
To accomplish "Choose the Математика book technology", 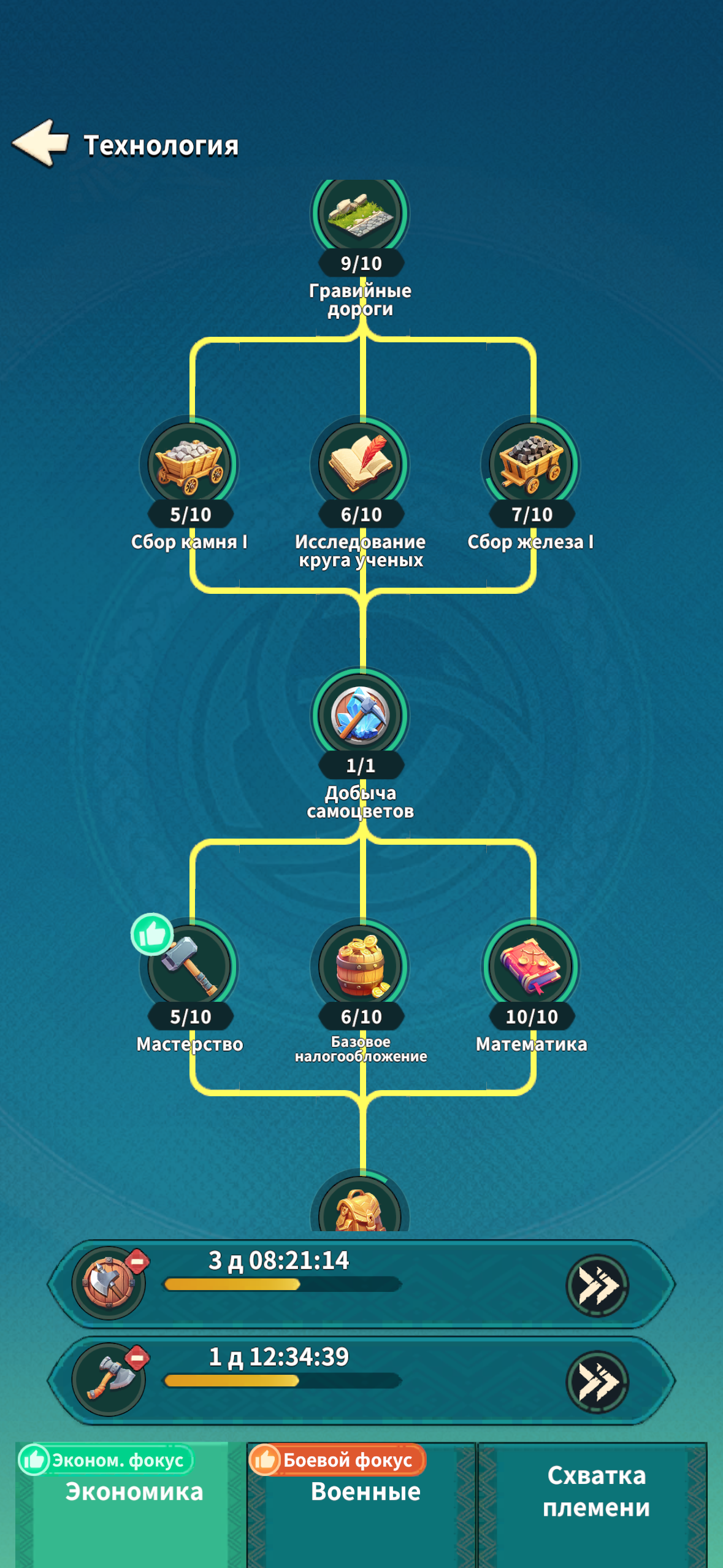I will (531, 967).
